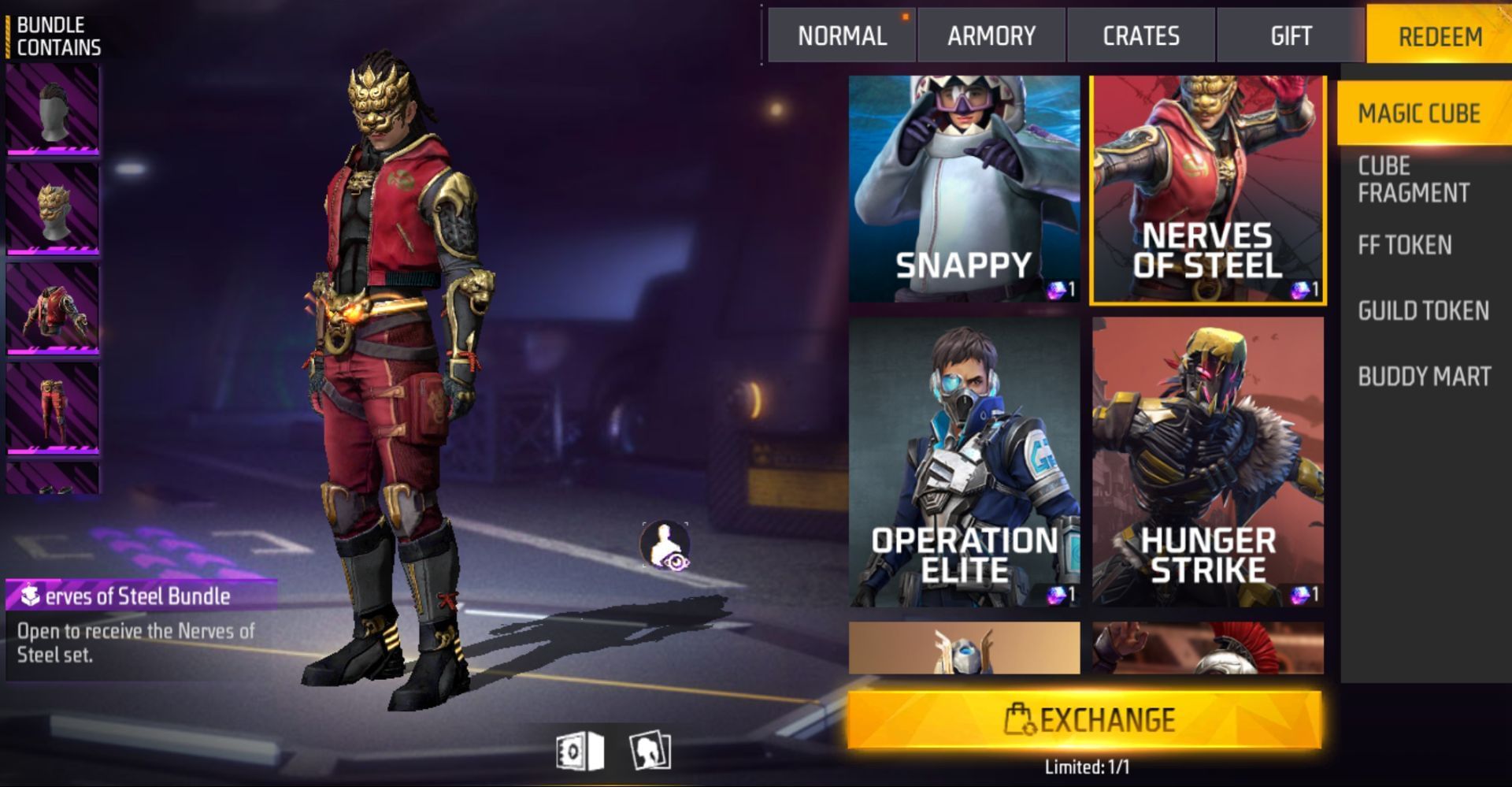The image size is (1512, 787).
Task: Open the CRATES tab
Action: tap(1140, 35)
